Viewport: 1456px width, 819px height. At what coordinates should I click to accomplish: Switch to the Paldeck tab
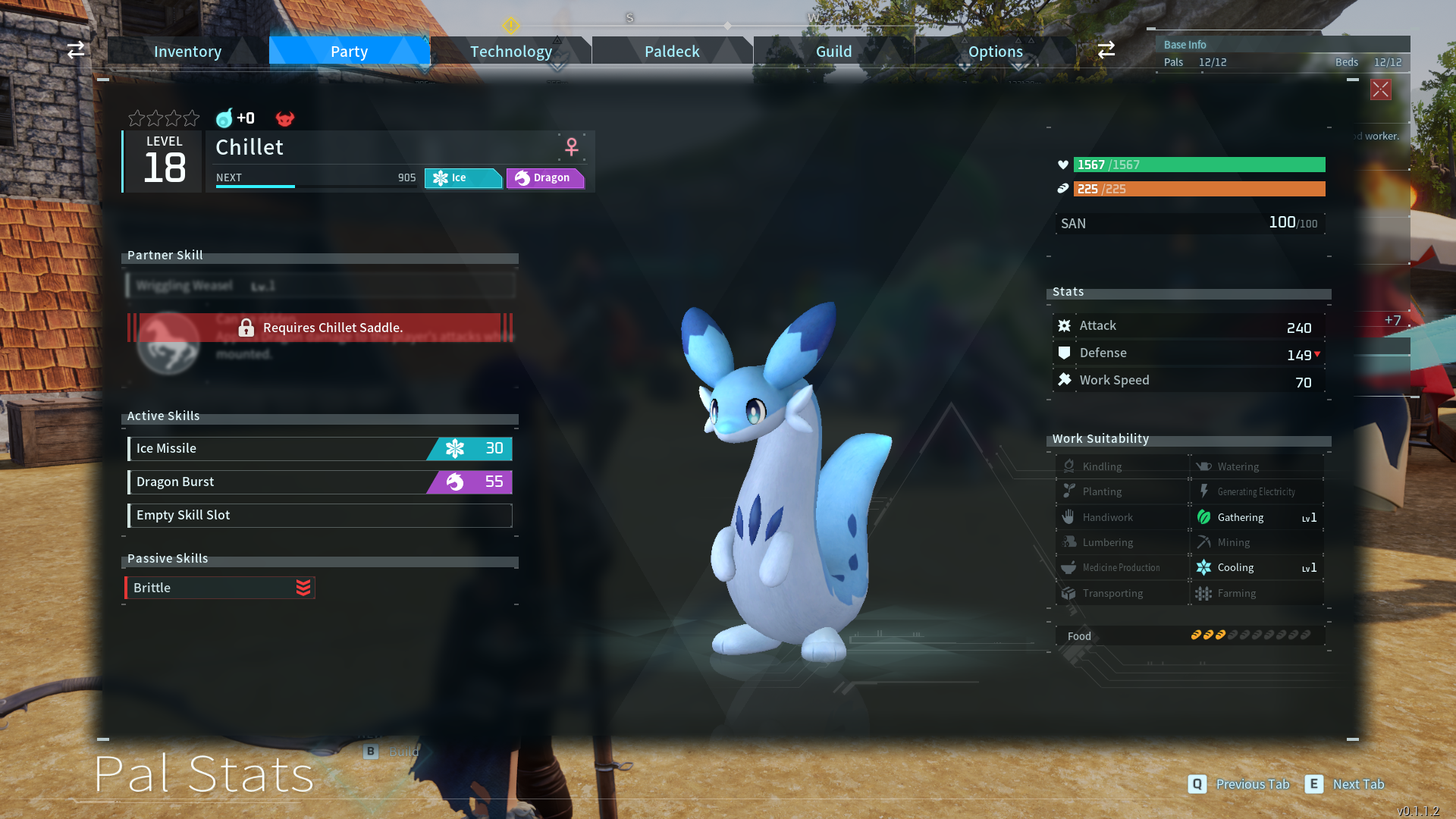click(x=671, y=51)
